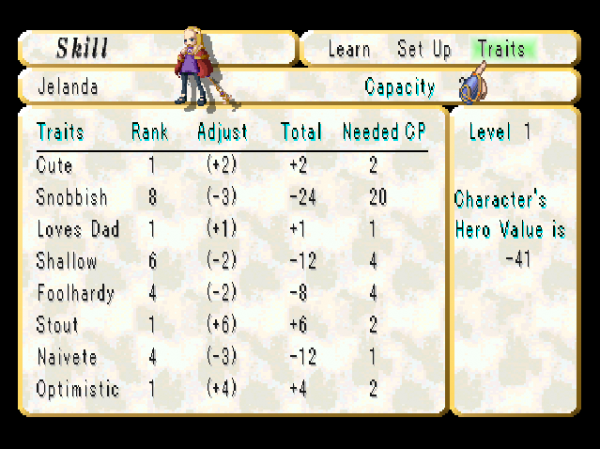Pick the Loves Dad trait
Screen dimensions: 600x449
(x=77, y=230)
